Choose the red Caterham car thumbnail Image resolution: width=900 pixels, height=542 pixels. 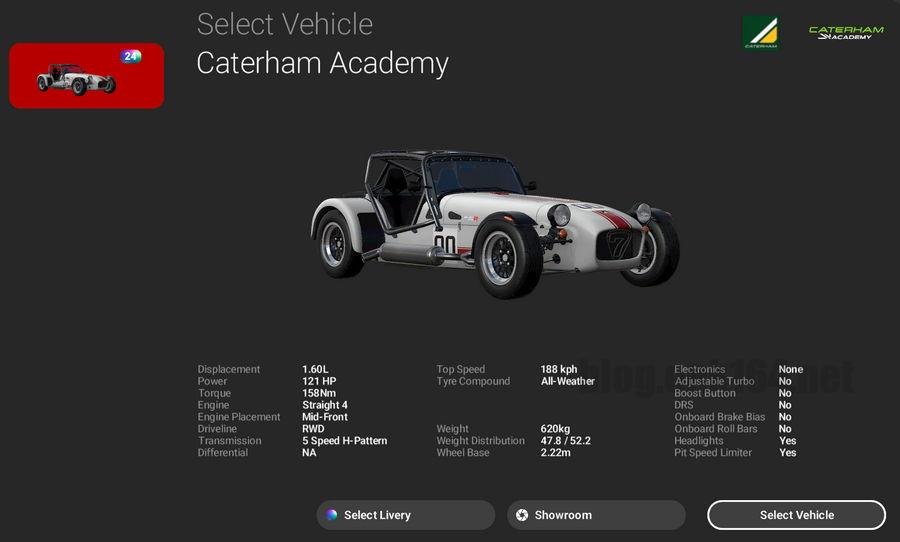point(87,76)
